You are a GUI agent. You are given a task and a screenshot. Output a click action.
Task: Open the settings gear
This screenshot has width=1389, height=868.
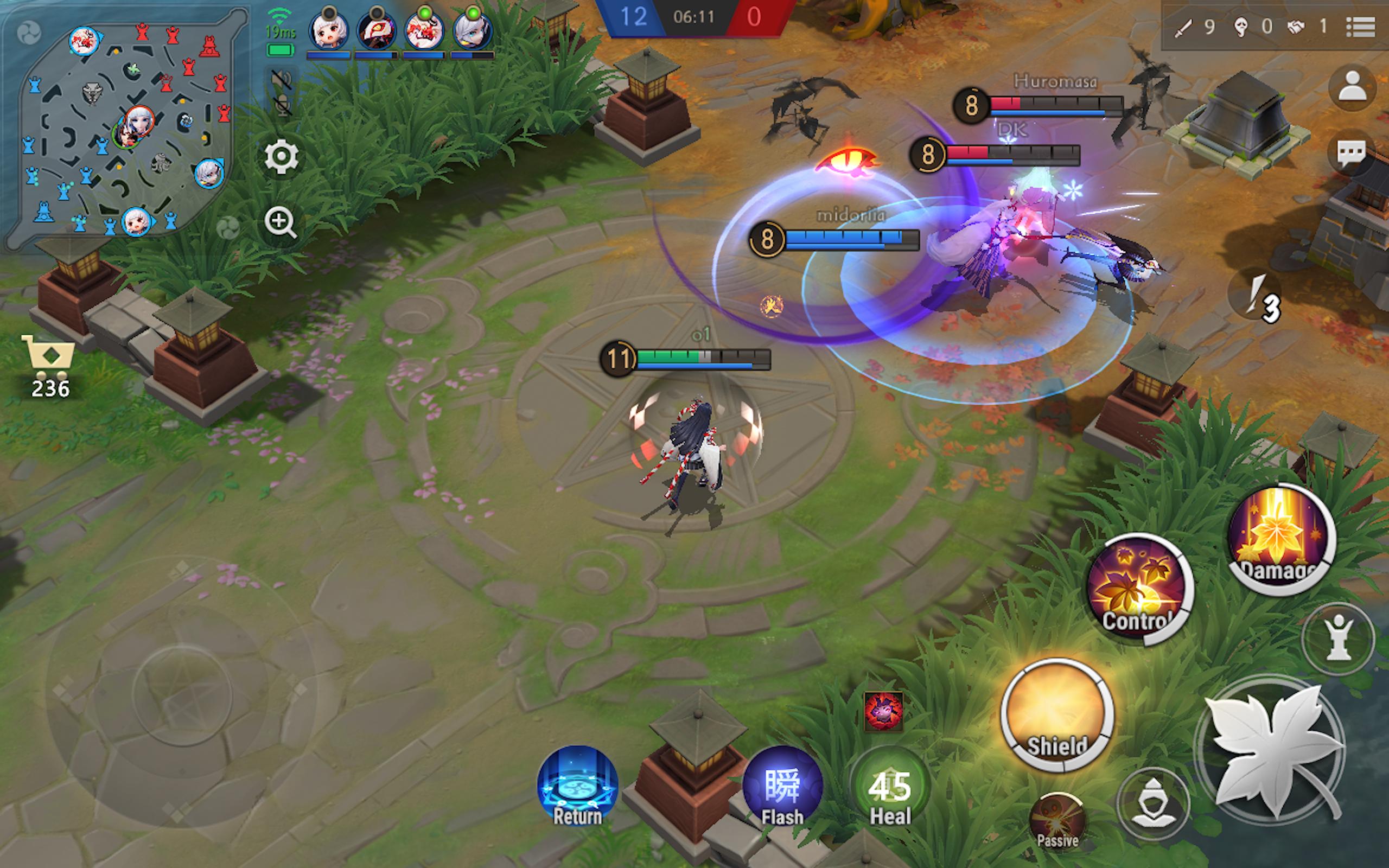[x=281, y=157]
